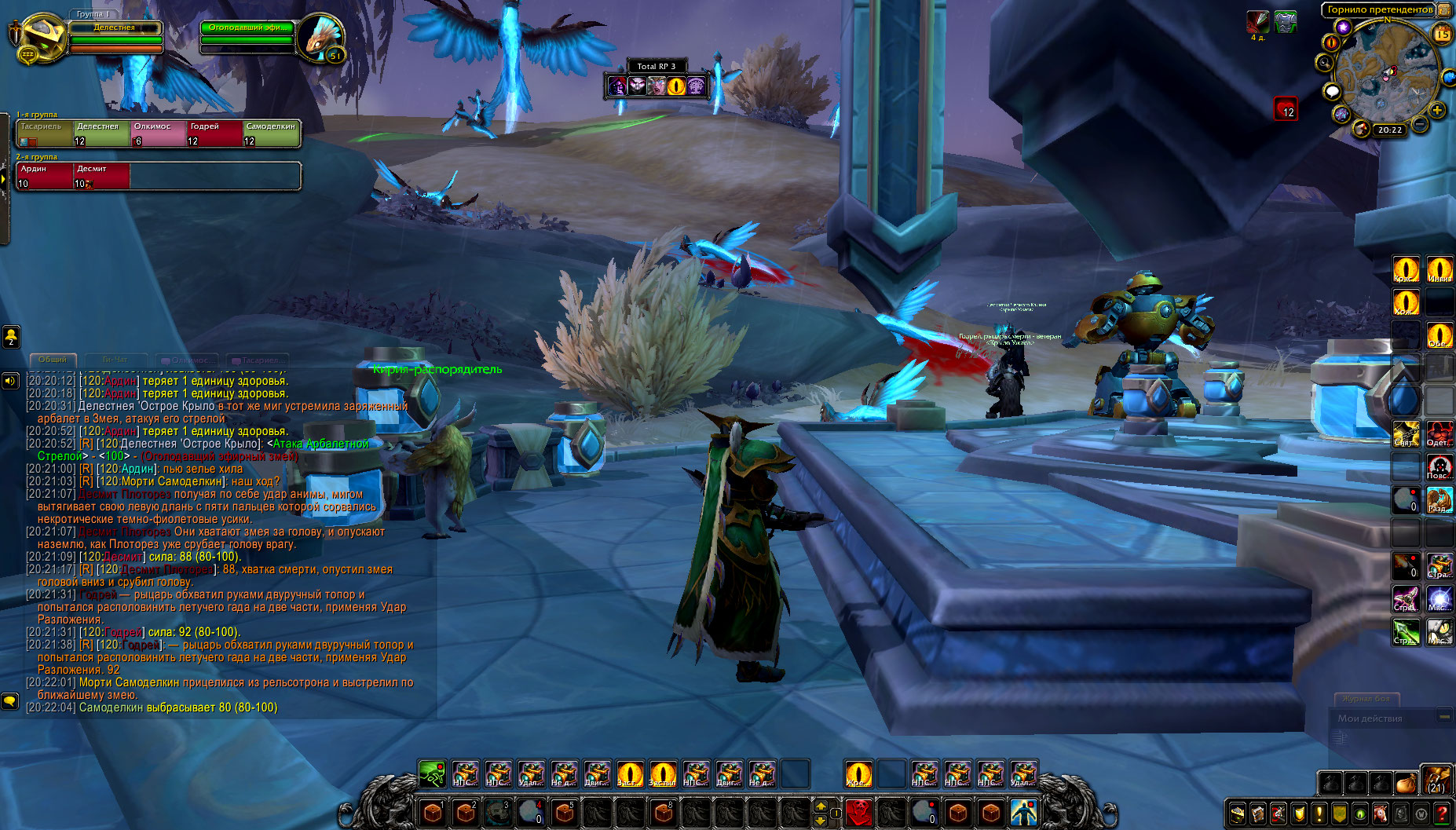1456x830 pixels.
Task: Use the green running figure action button
Action: tap(432, 774)
